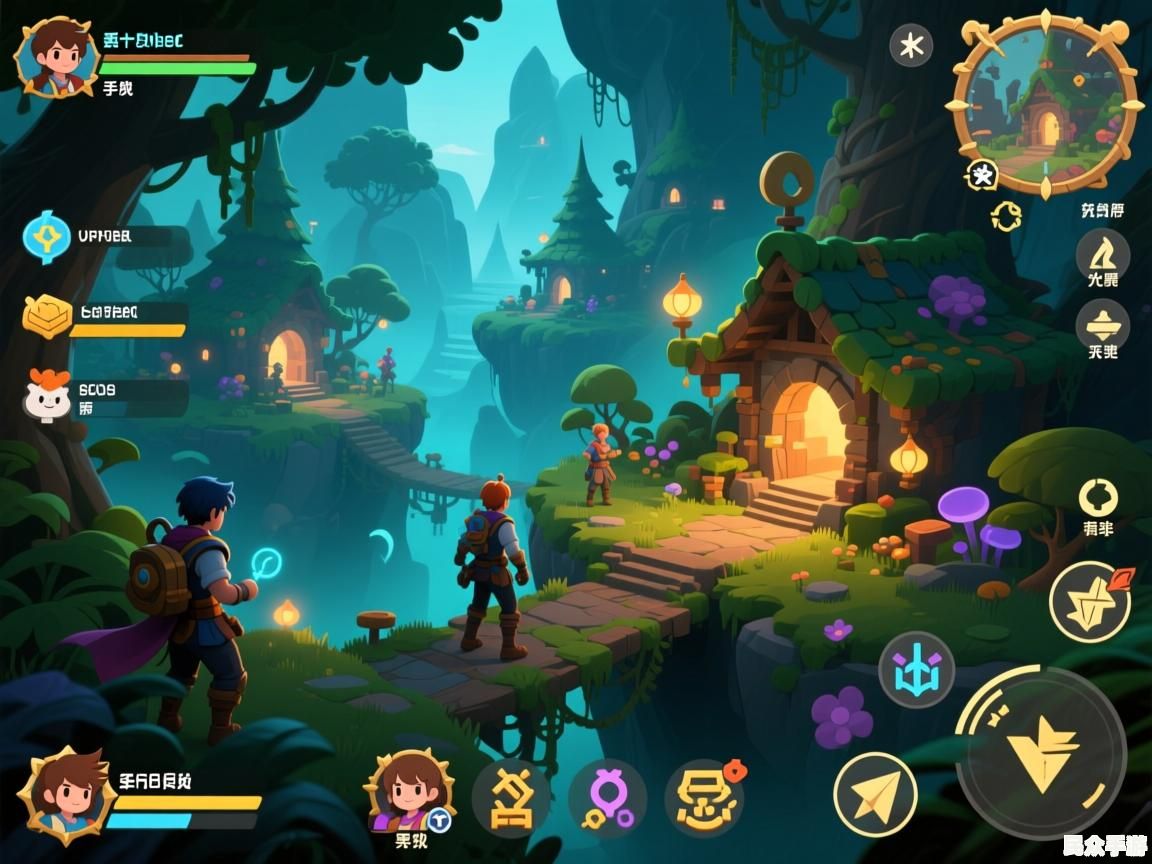Tap the cream ring icon above the star skill
The image size is (1152, 864).
click(1097, 498)
